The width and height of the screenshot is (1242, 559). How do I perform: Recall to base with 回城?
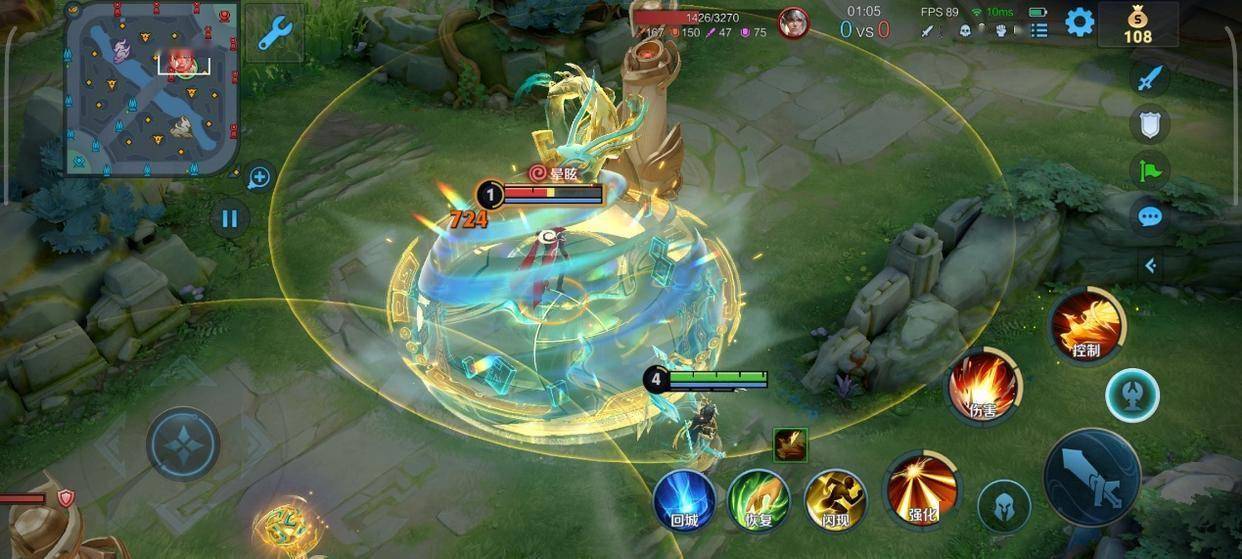[684, 499]
